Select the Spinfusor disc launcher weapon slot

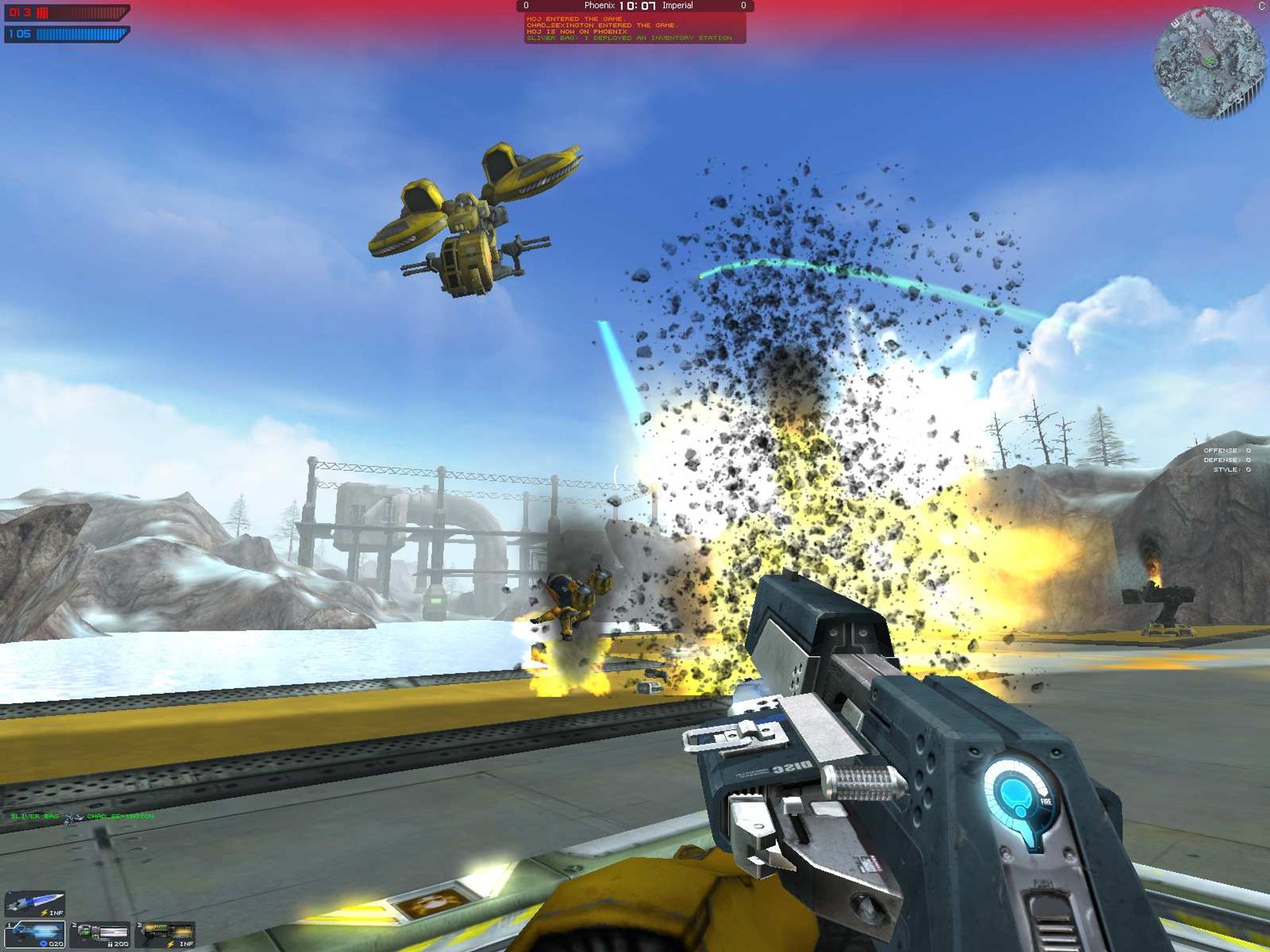coord(35,934)
